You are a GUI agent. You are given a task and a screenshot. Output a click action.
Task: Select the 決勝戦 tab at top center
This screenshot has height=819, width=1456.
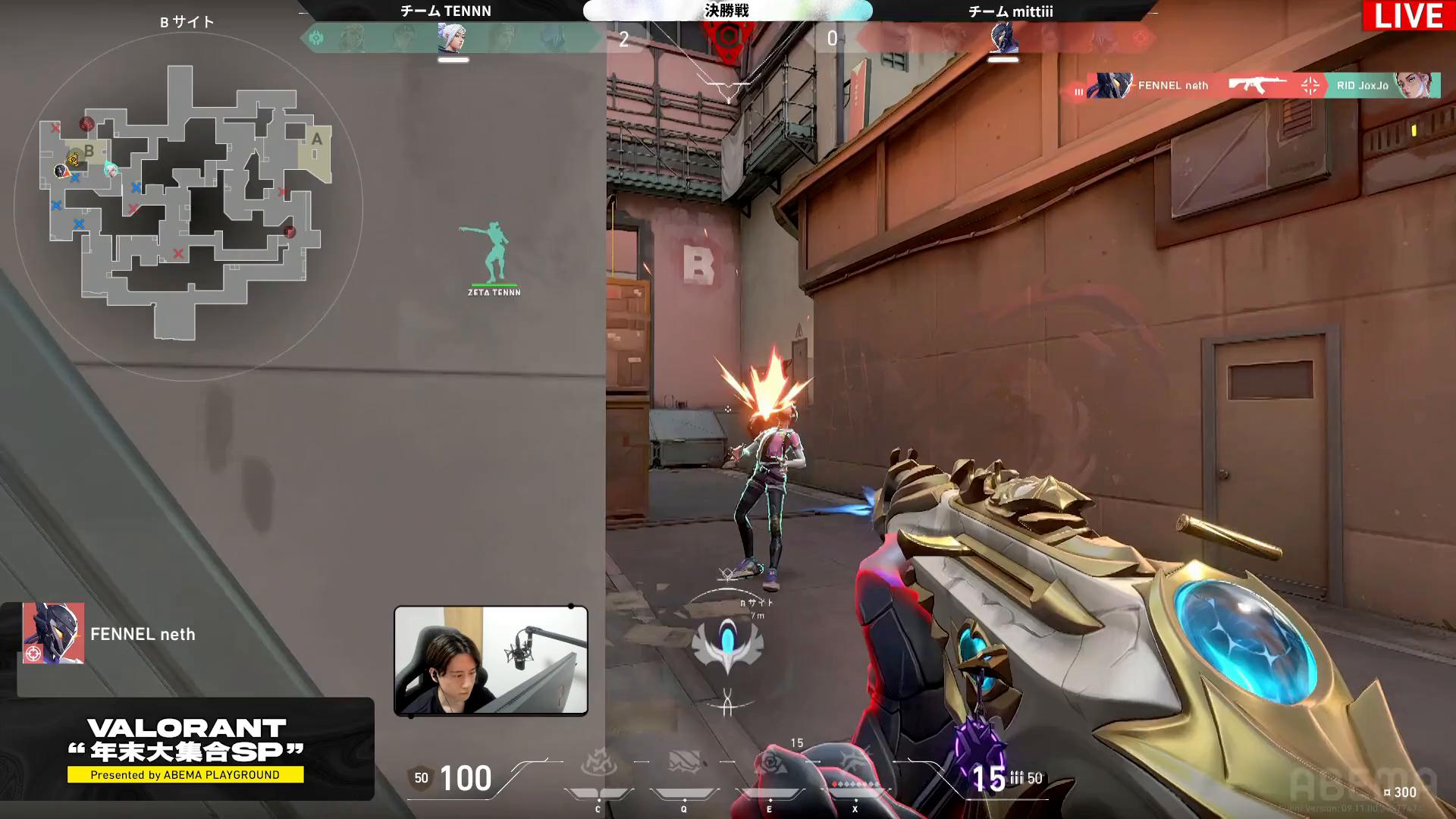726,11
